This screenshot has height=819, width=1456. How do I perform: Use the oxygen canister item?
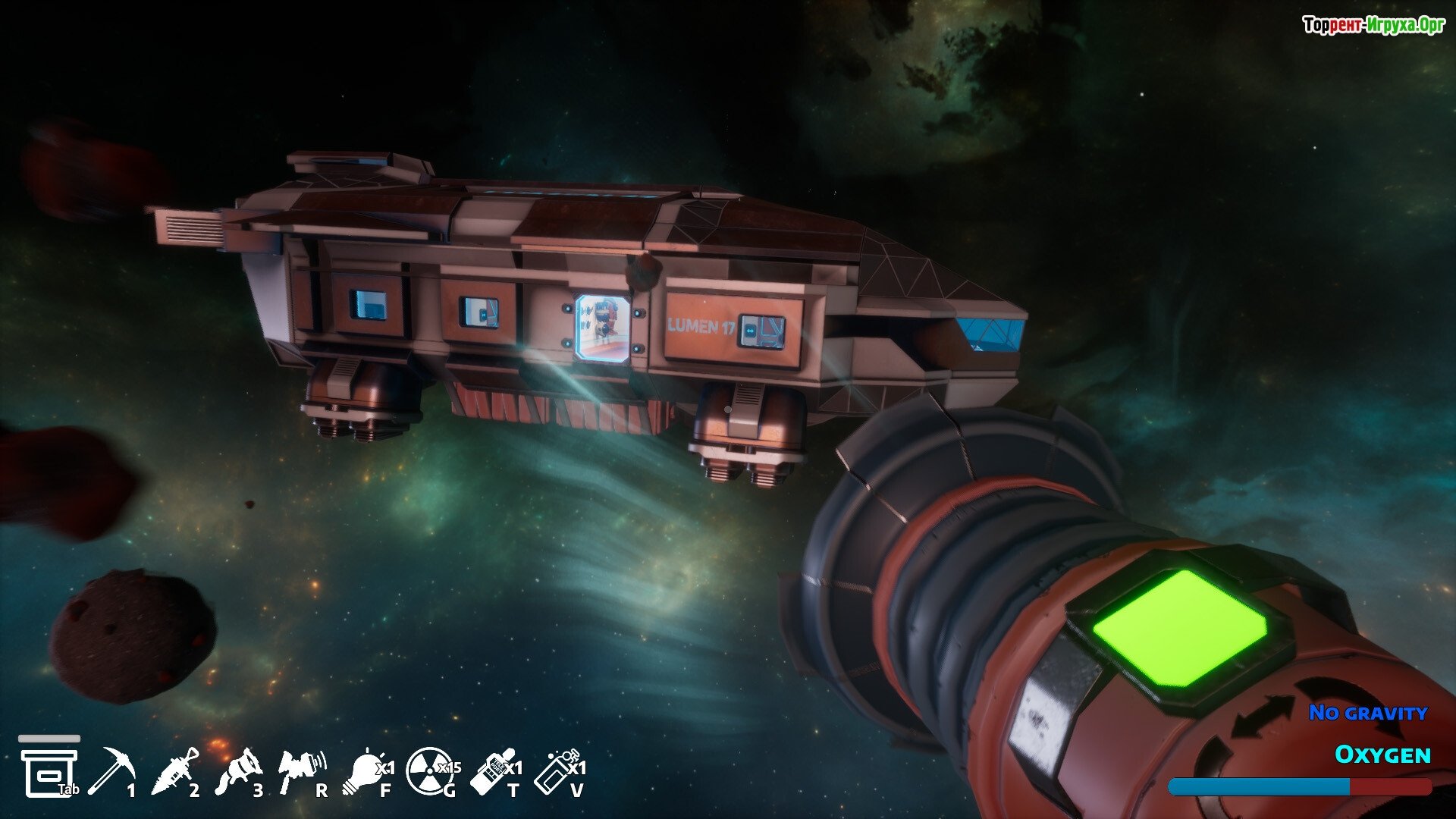point(557,771)
